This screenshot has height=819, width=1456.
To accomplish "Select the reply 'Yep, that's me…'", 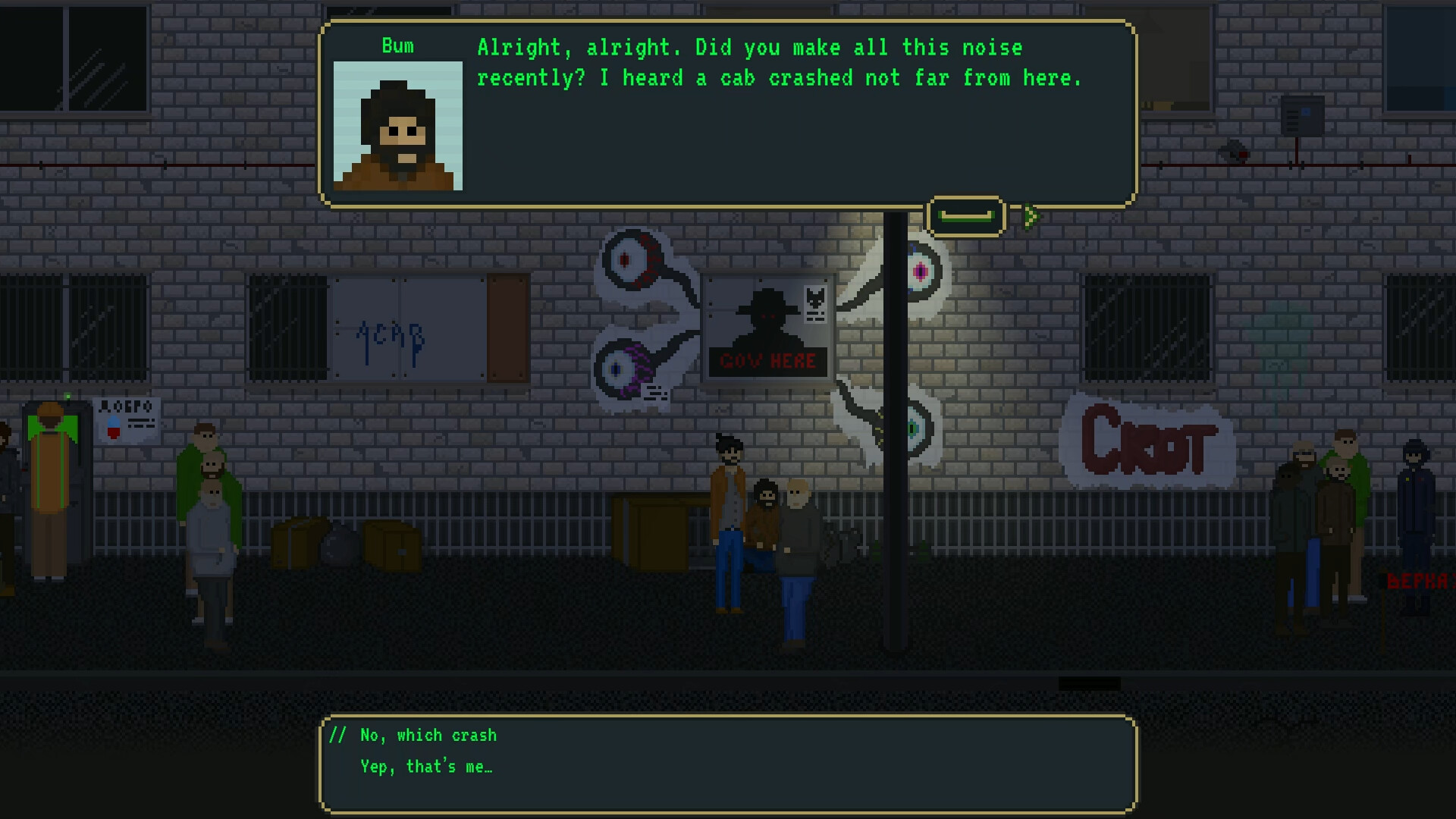I will coord(426,767).
